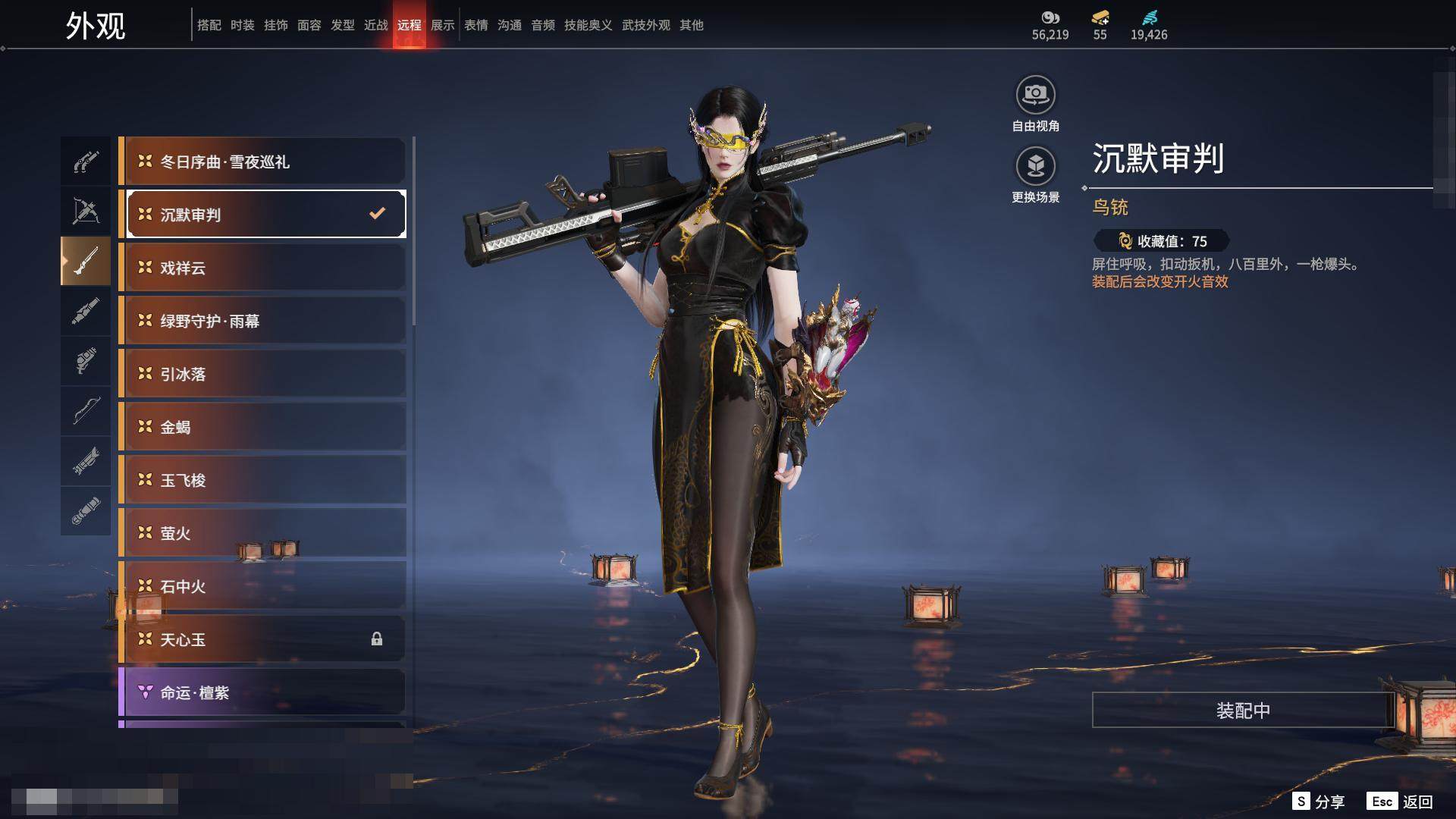1456x819 pixels.
Task: Click the 更换场景 scene button
Action: pyautogui.click(x=1035, y=167)
